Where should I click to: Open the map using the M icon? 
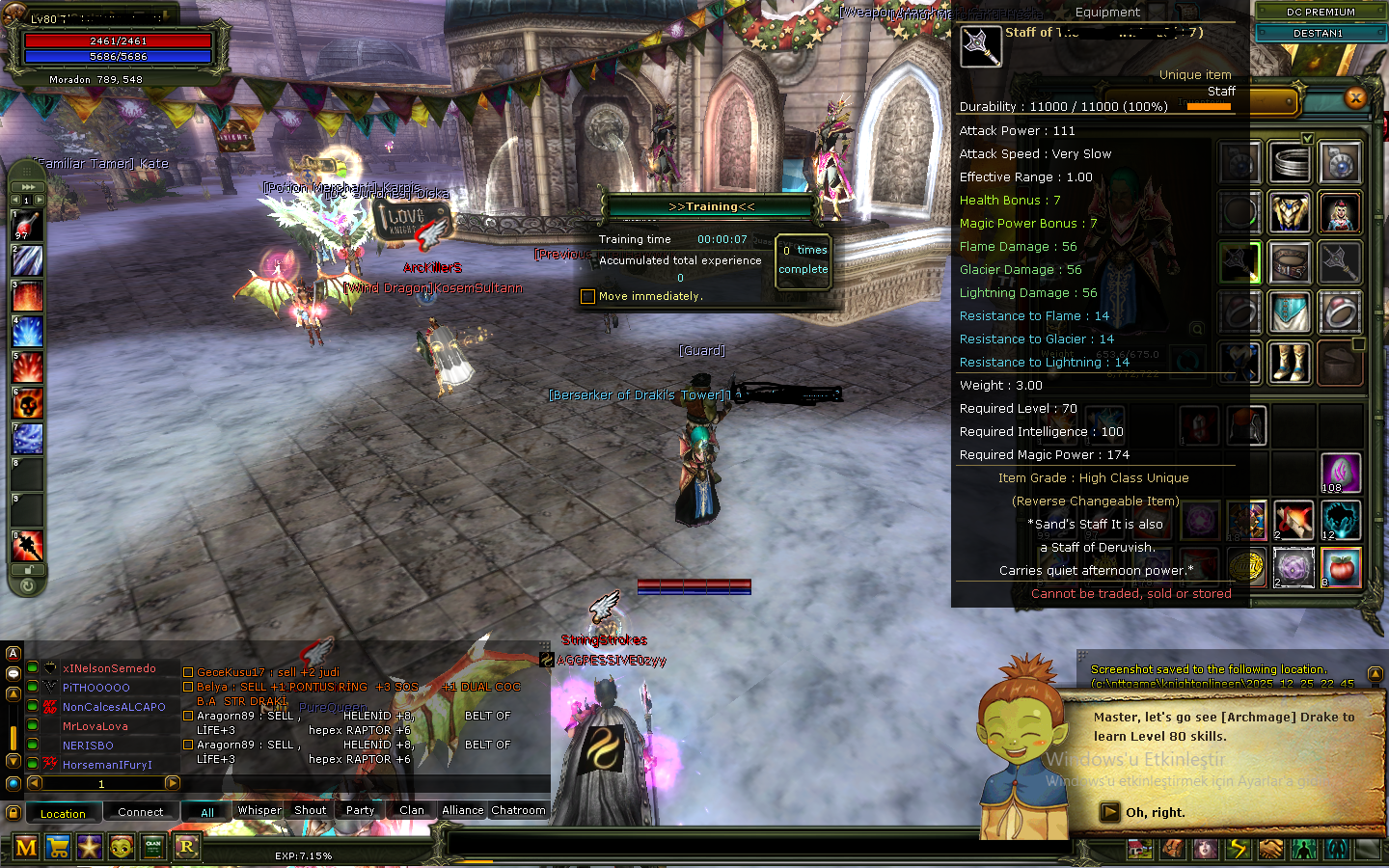pyautogui.click(x=26, y=847)
